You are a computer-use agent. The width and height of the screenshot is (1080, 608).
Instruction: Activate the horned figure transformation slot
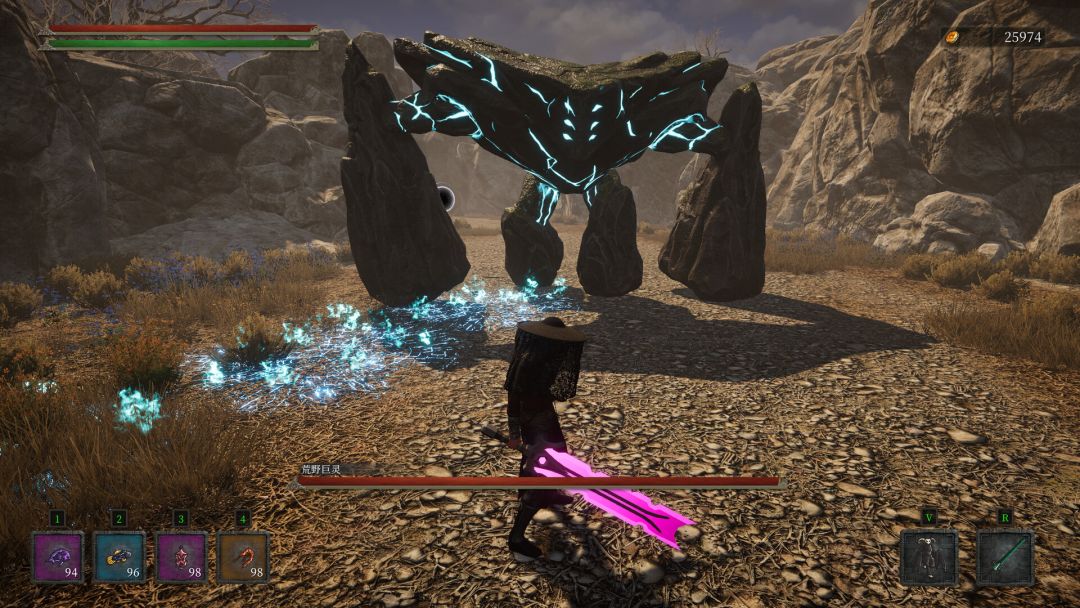(928, 557)
